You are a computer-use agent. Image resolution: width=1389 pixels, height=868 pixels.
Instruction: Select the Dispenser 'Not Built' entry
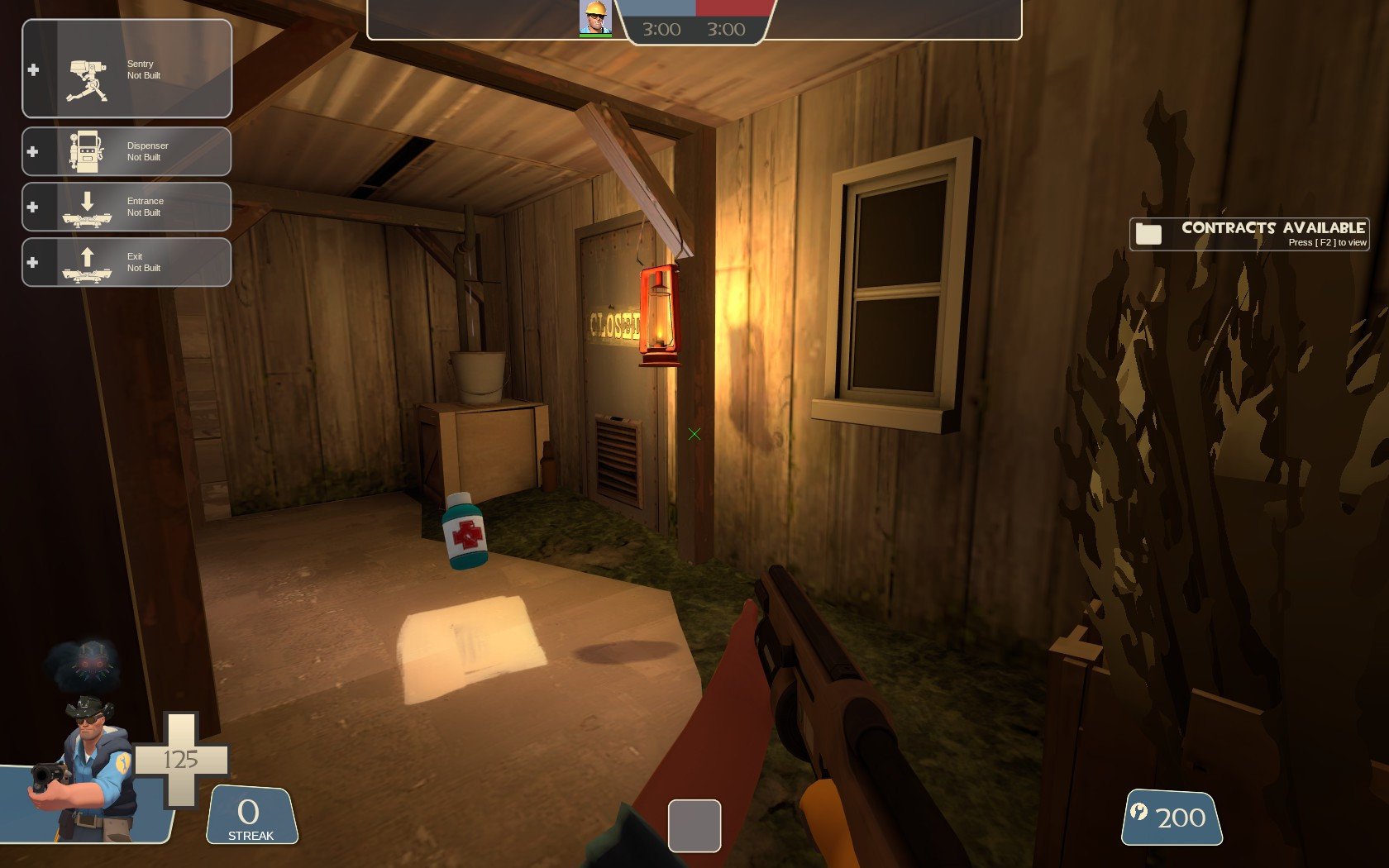[x=147, y=150]
